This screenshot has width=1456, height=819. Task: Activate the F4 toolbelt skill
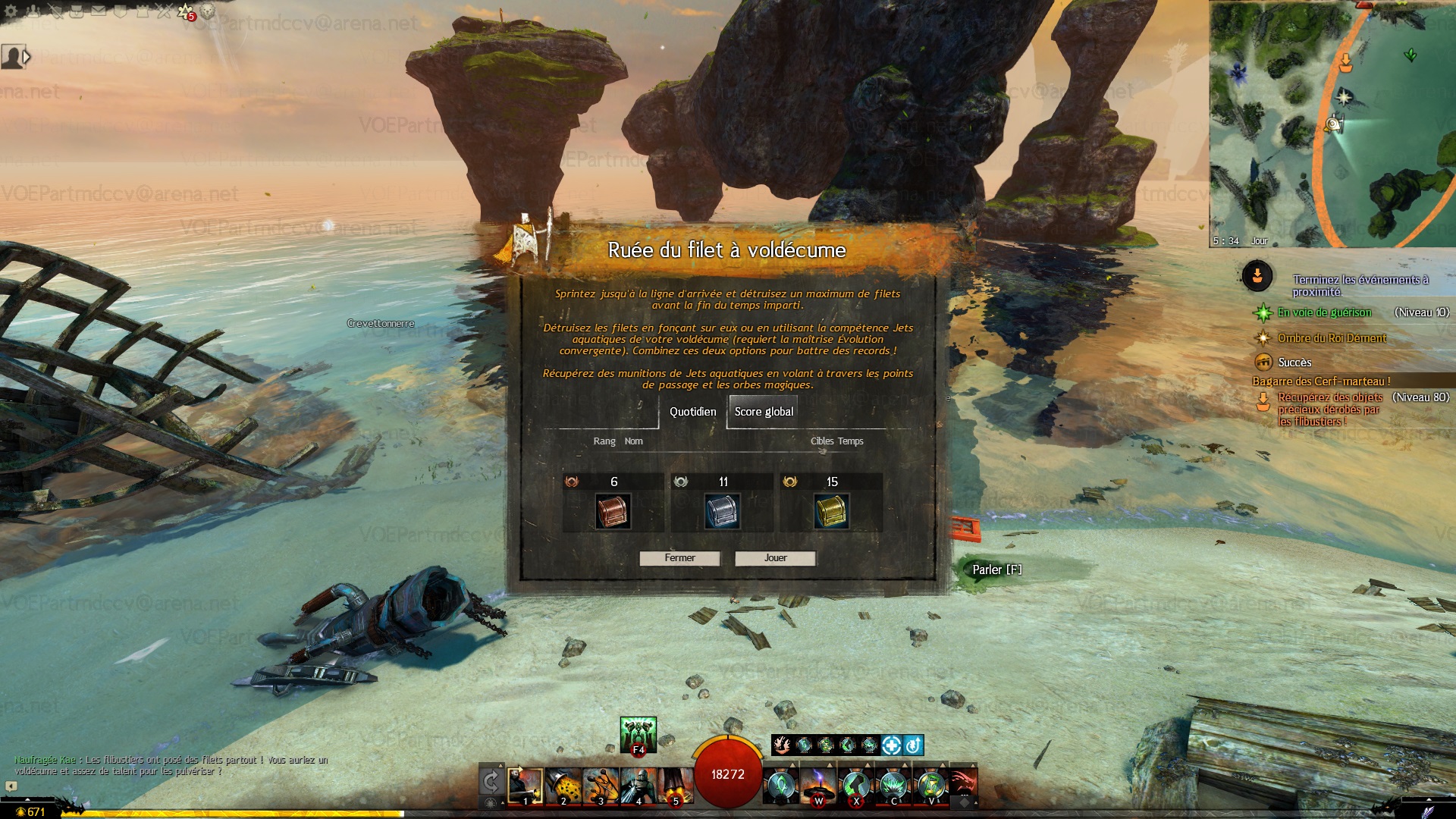[638, 734]
